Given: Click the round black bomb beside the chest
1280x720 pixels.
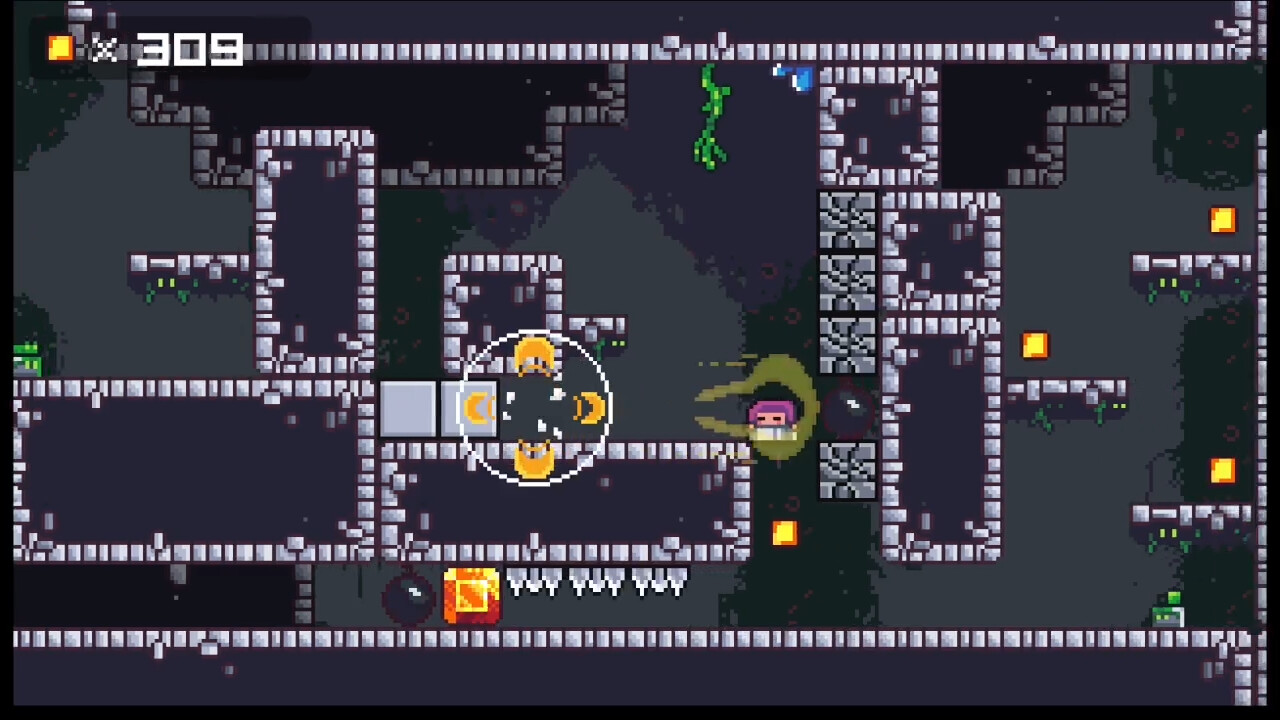Looking at the screenshot, I should [410, 597].
